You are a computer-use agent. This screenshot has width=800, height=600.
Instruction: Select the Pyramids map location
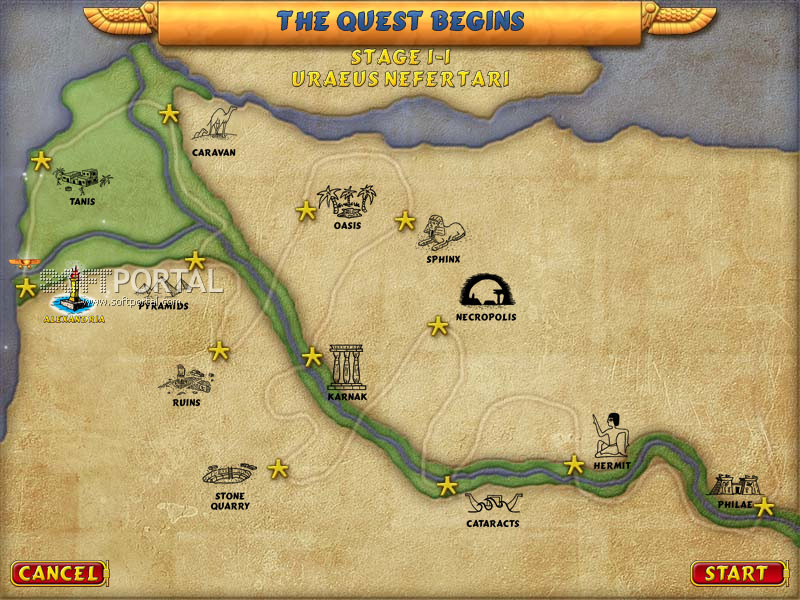point(163,292)
